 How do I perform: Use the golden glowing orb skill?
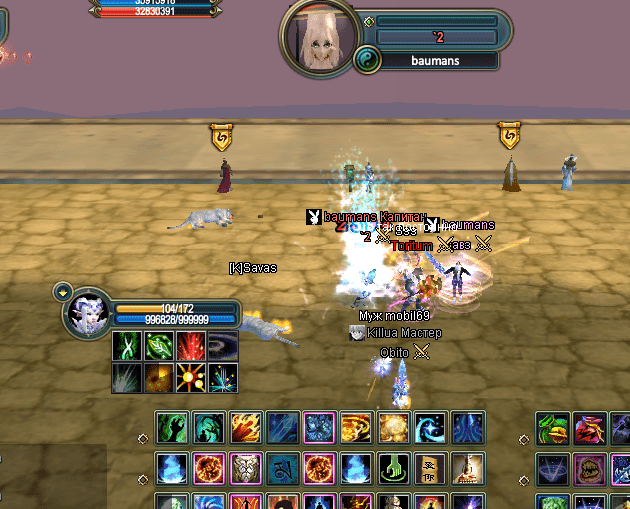393,427
